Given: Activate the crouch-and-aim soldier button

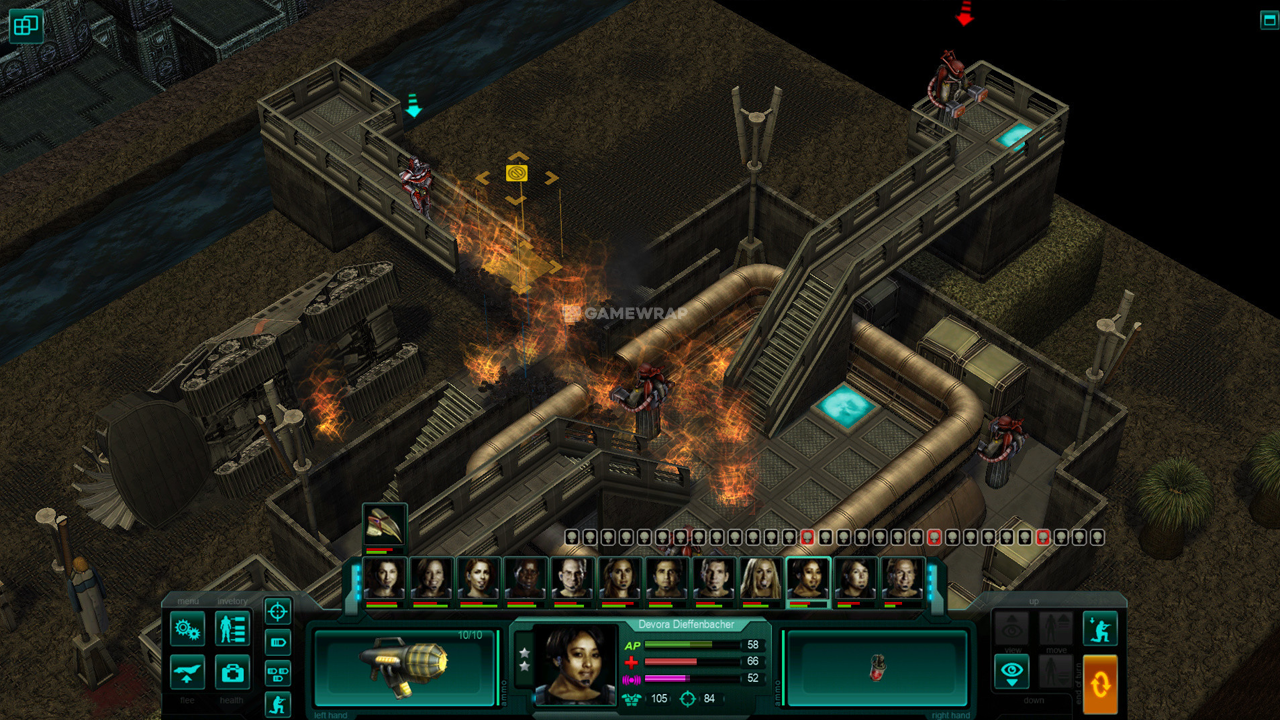Looking at the screenshot, I should coord(1100,628).
